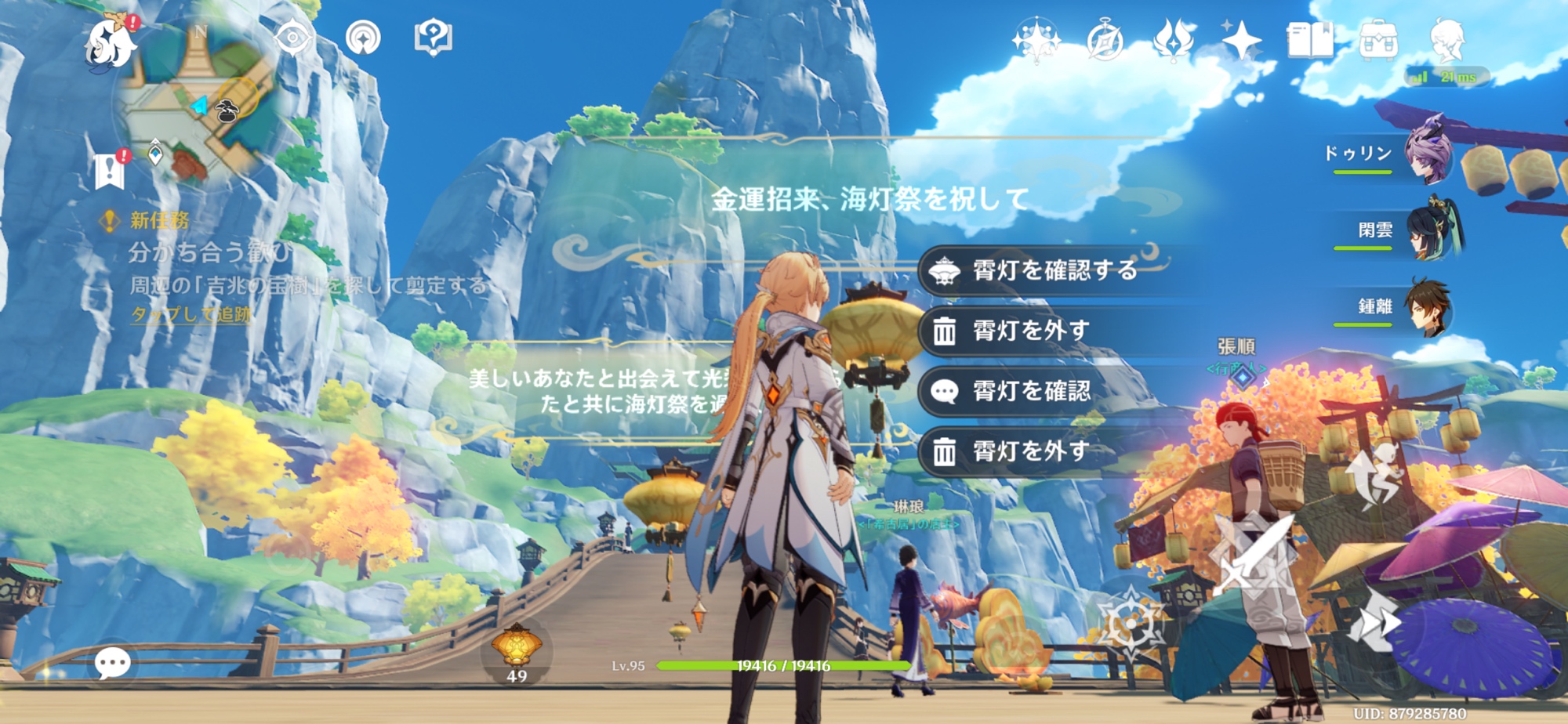Open the chat speech bubble
Image resolution: width=1568 pixels, height=724 pixels.
point(112,663)
